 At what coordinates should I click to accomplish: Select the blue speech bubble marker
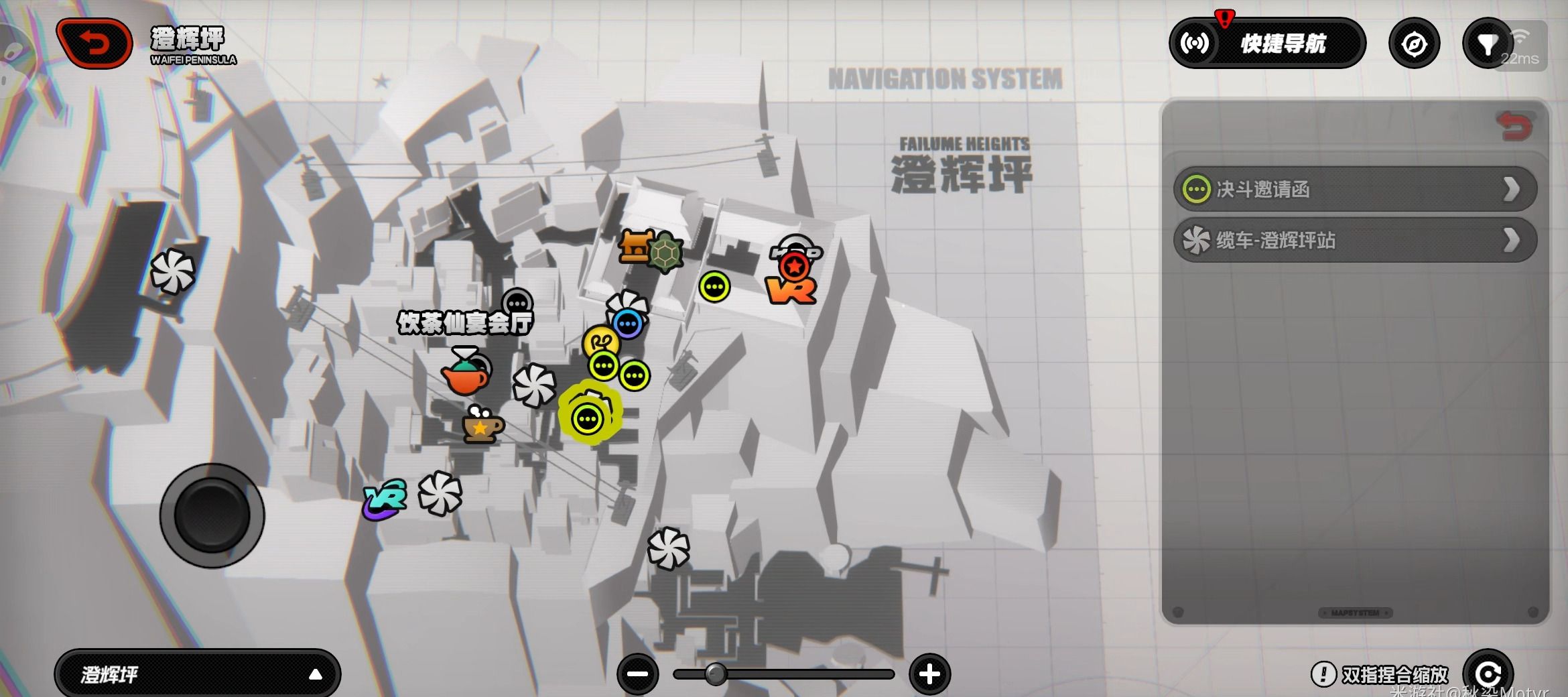[x=629, y=325]
